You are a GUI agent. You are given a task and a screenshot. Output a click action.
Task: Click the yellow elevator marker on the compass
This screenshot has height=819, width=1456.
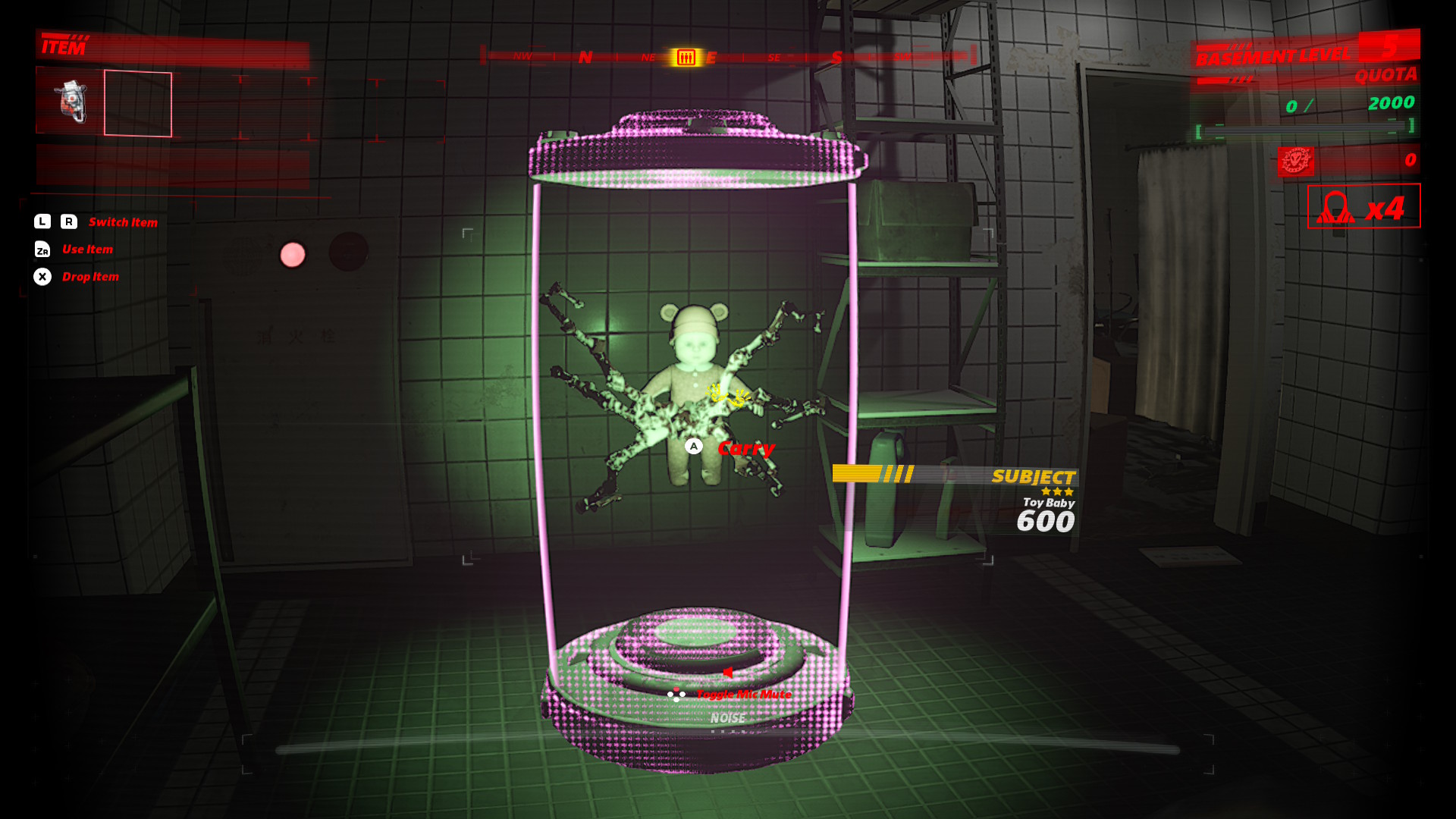click(685, 56)
